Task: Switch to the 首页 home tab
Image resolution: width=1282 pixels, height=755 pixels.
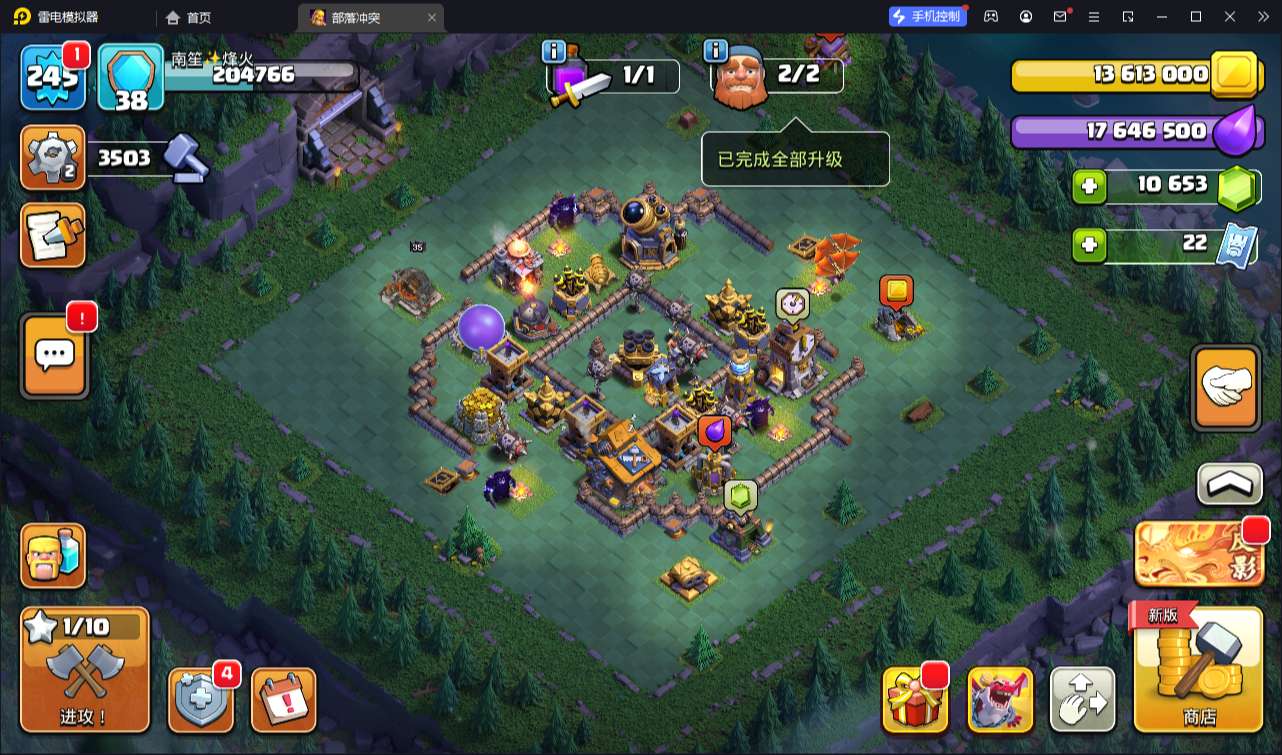Action: coord(189,17)
